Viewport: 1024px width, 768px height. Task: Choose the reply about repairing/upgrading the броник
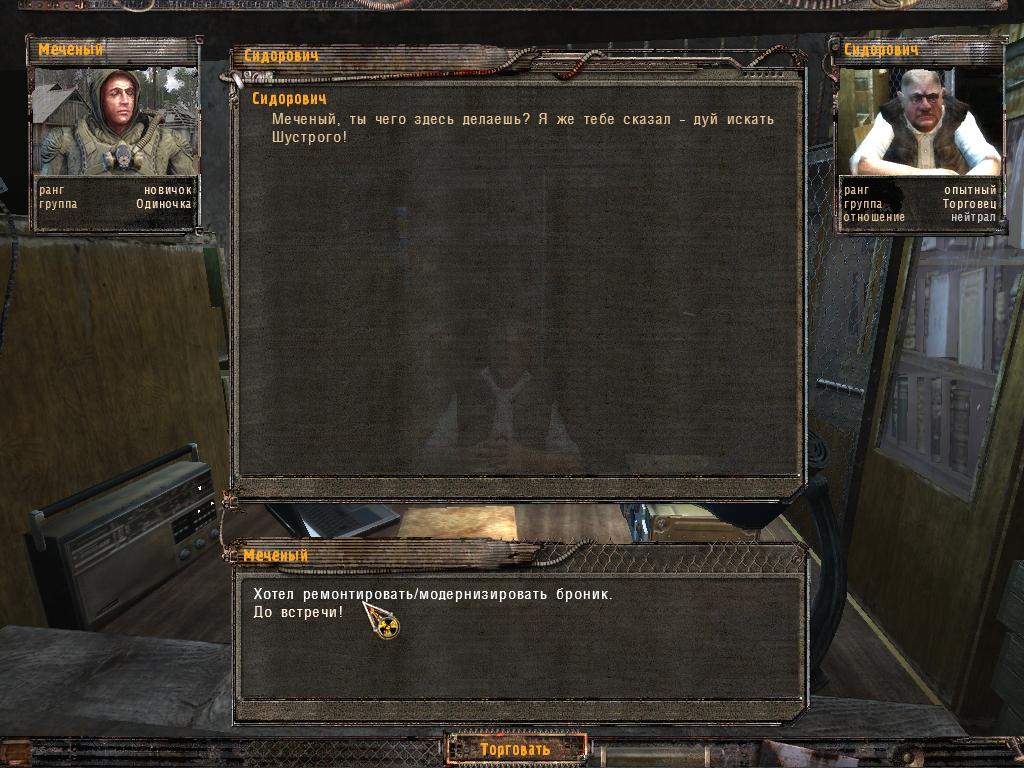(x=432, y=594)
